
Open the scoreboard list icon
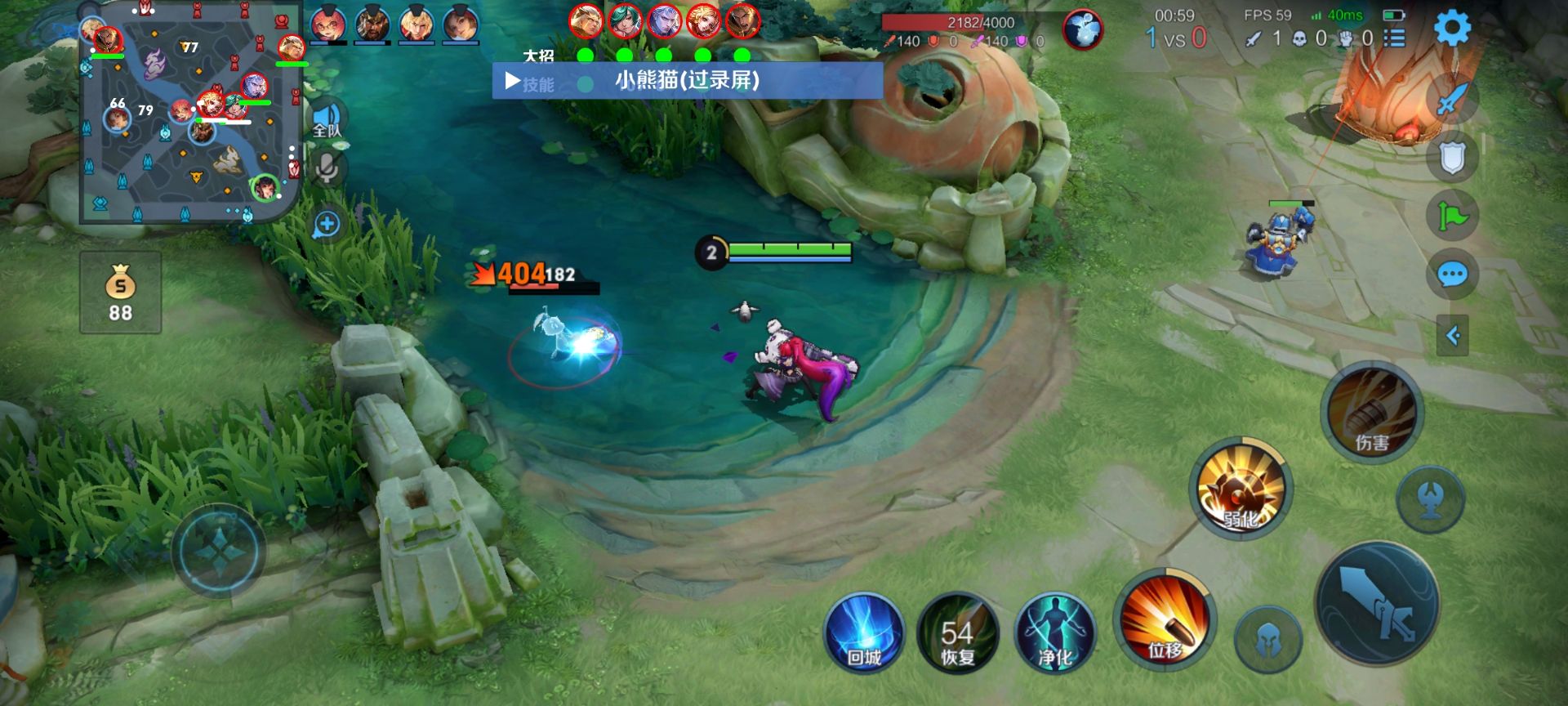point(1395,38)
